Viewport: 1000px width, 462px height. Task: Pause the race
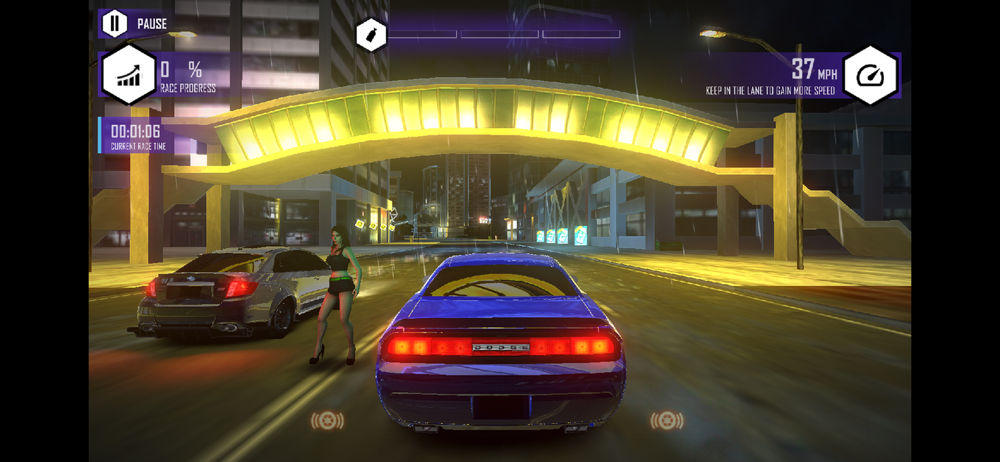click(x=115, y=22)
